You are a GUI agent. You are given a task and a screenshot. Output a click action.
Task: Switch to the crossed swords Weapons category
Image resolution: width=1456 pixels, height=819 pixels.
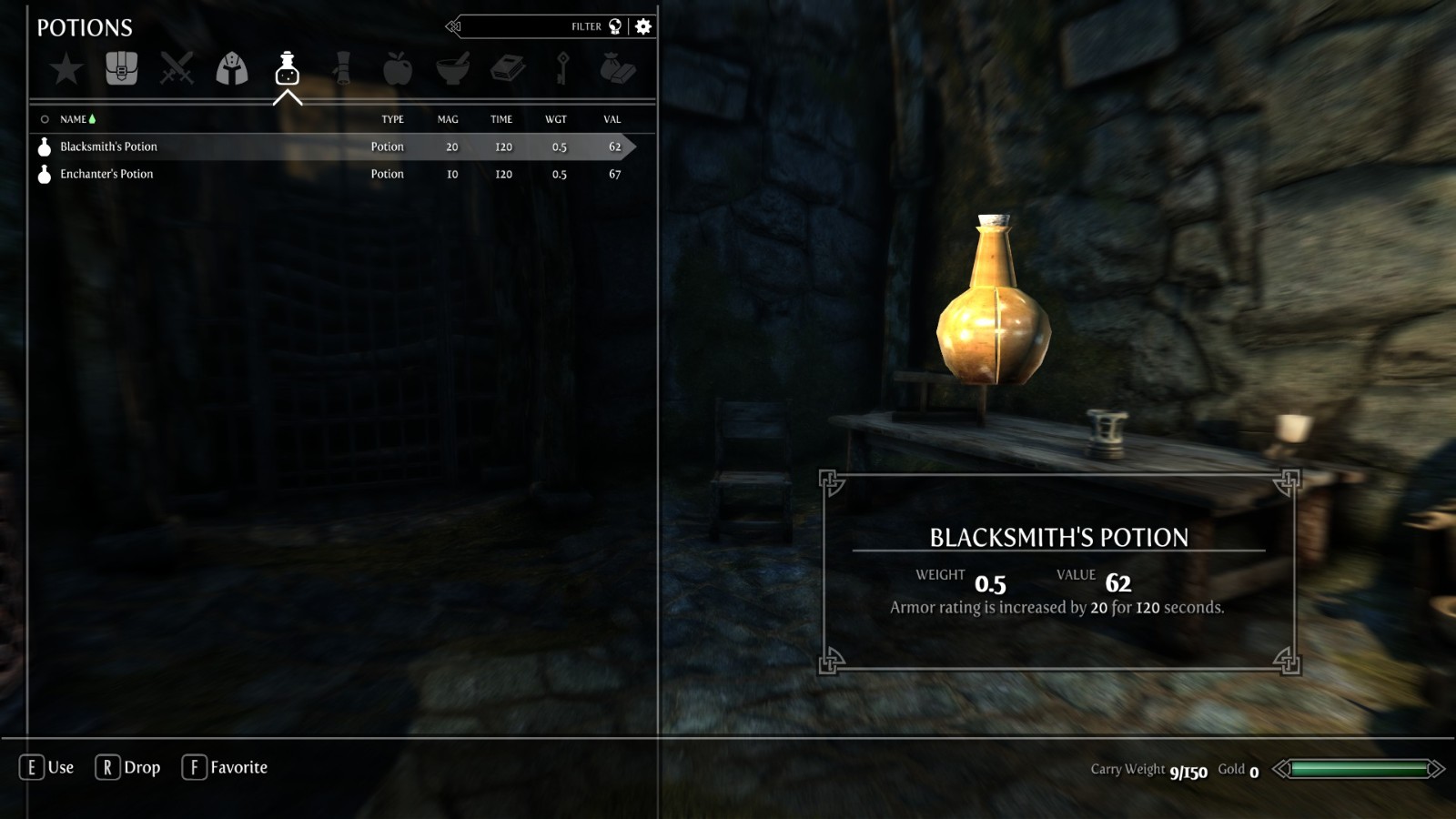(177, 68)
